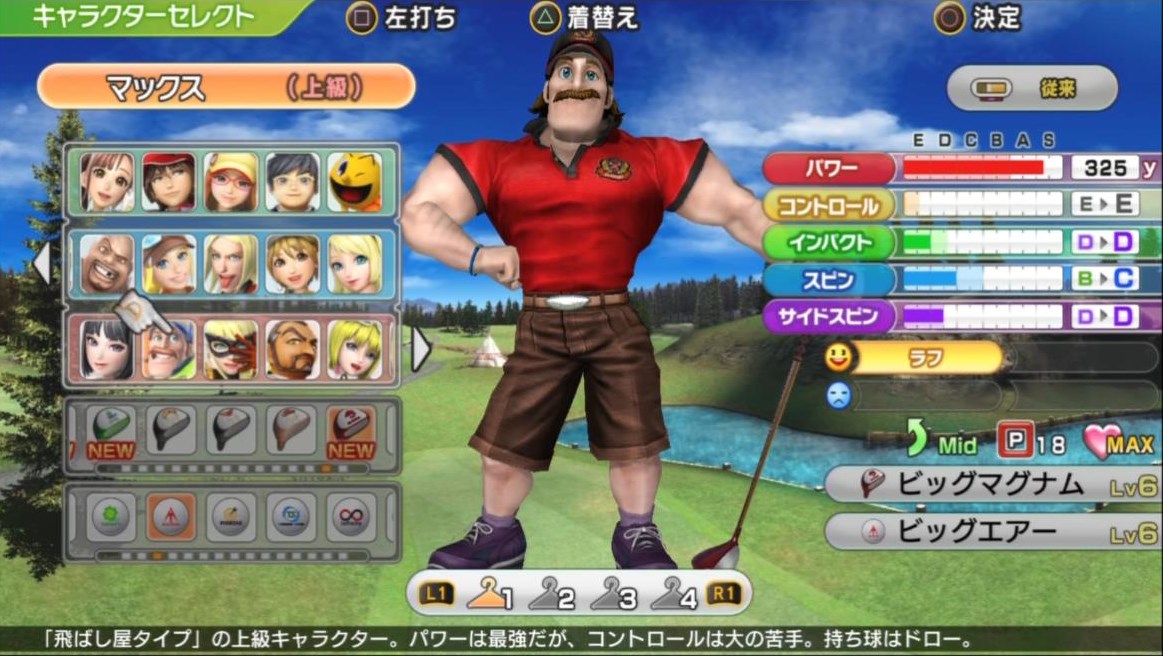Choose the black-haired girl portrait
The image size is (1163, 656).
107,349
